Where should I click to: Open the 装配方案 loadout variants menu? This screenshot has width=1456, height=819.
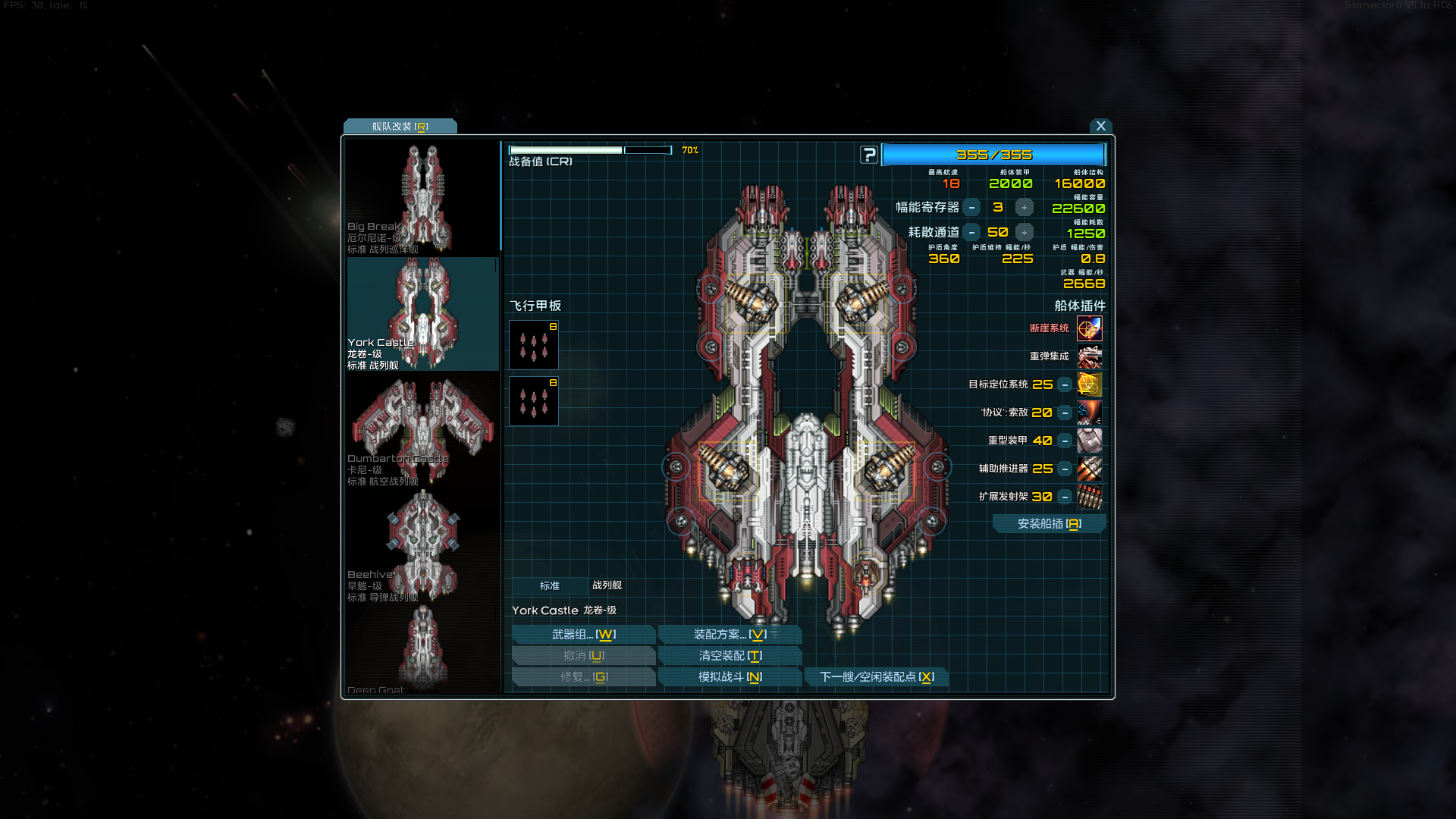pyautogui.click(x=730, y=635)
